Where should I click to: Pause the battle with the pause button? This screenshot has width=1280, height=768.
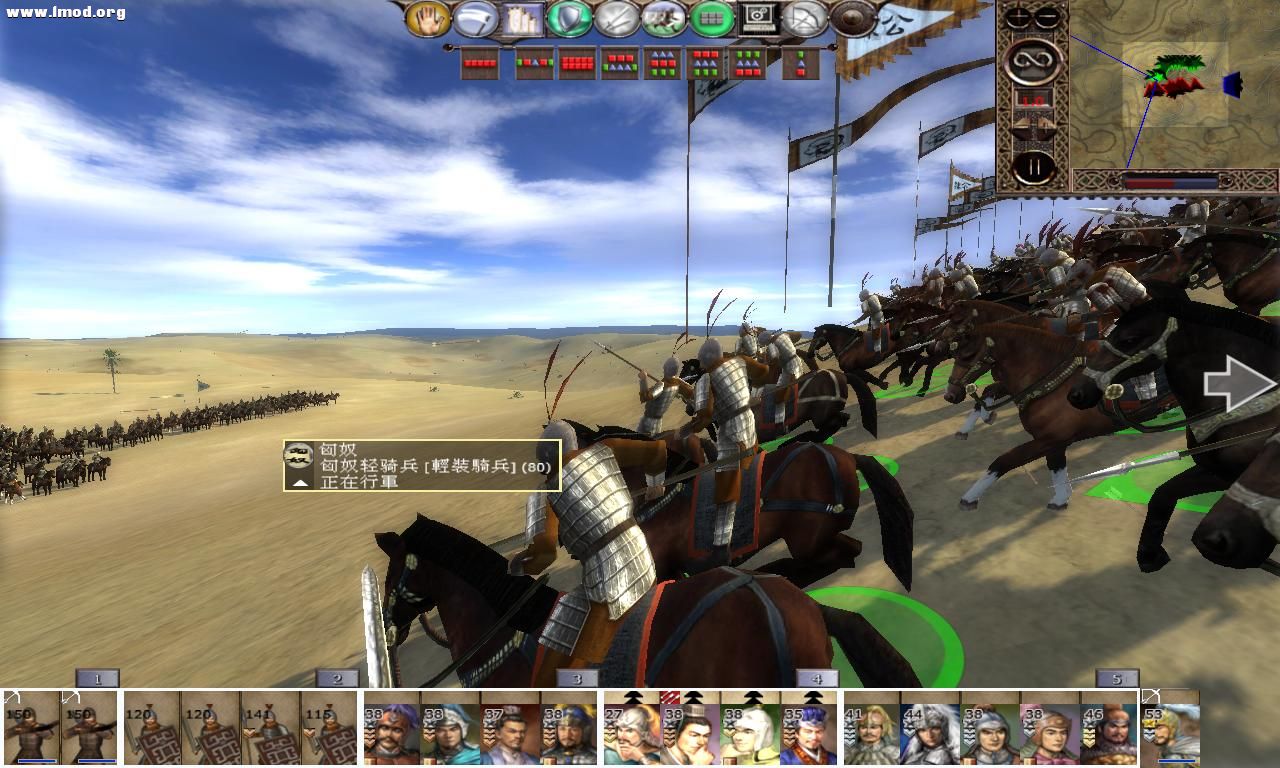[x=1032, y=164]
